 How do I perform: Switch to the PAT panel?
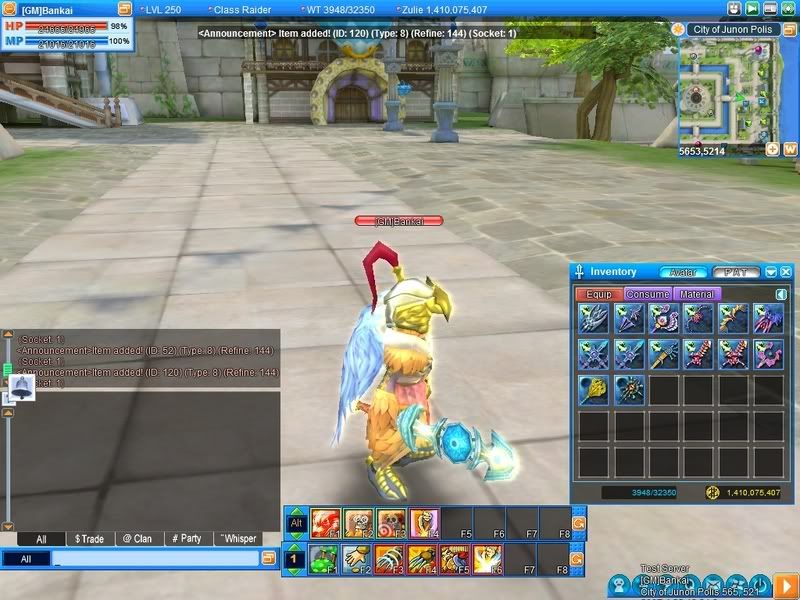tap(734, 272)
